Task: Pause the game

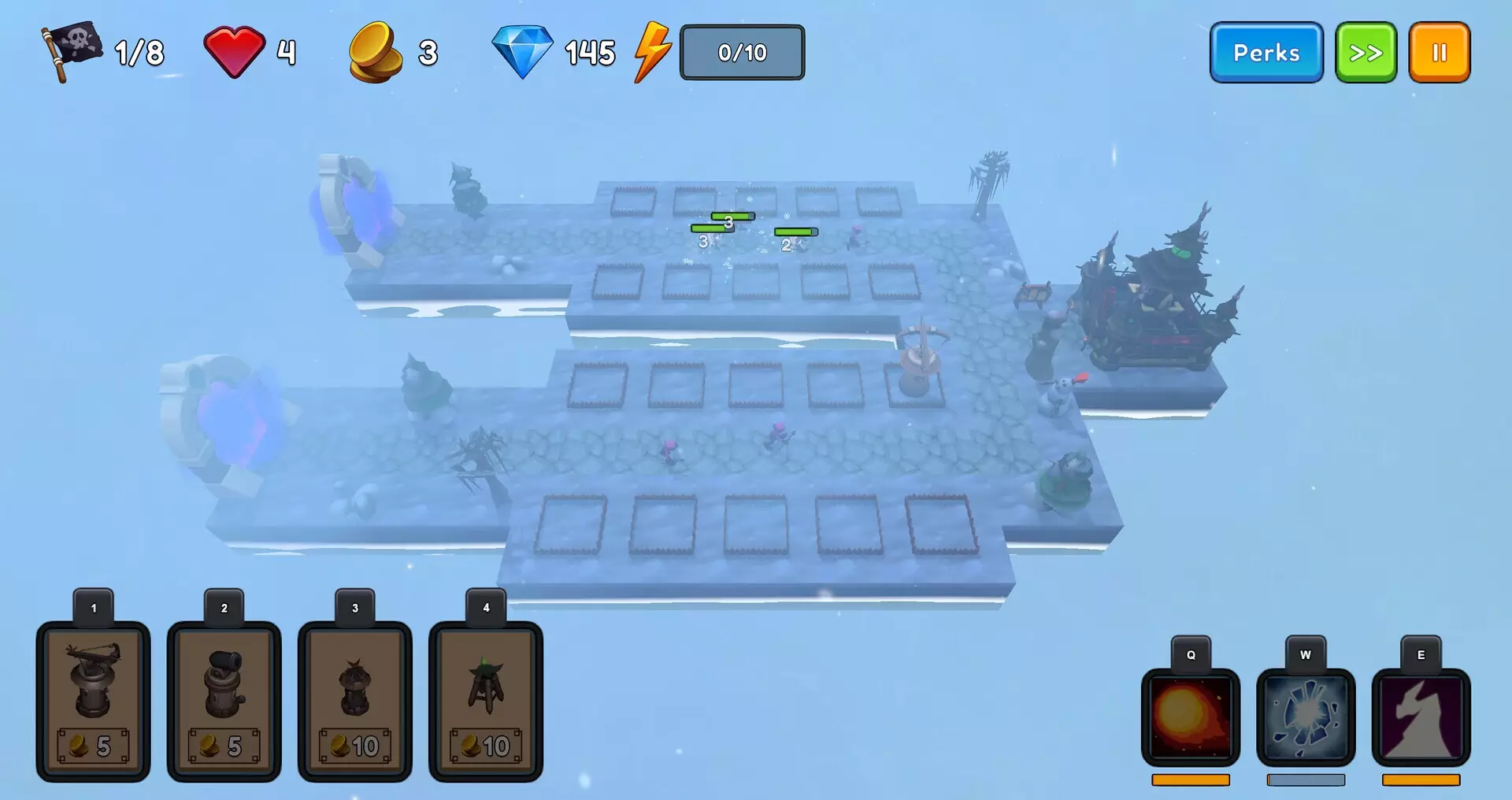Action: pyautogui.click(x=1440, y=53)
